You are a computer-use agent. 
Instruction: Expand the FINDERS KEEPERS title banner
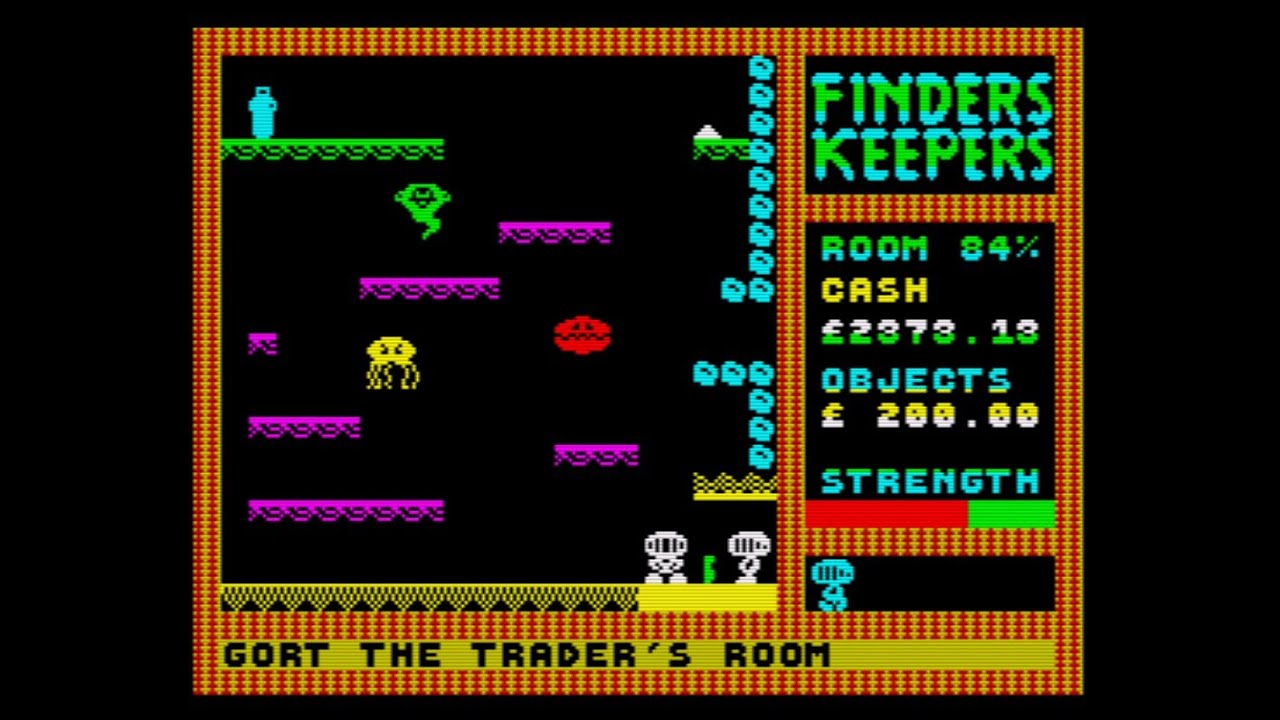coord(930,125)
